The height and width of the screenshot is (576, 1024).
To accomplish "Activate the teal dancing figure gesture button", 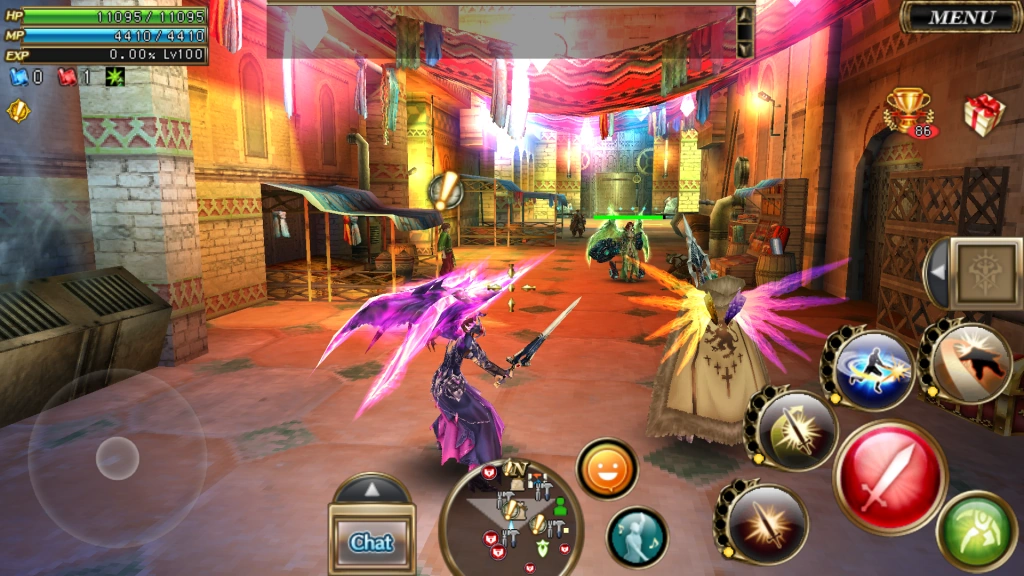I will [x=637, y=537].
